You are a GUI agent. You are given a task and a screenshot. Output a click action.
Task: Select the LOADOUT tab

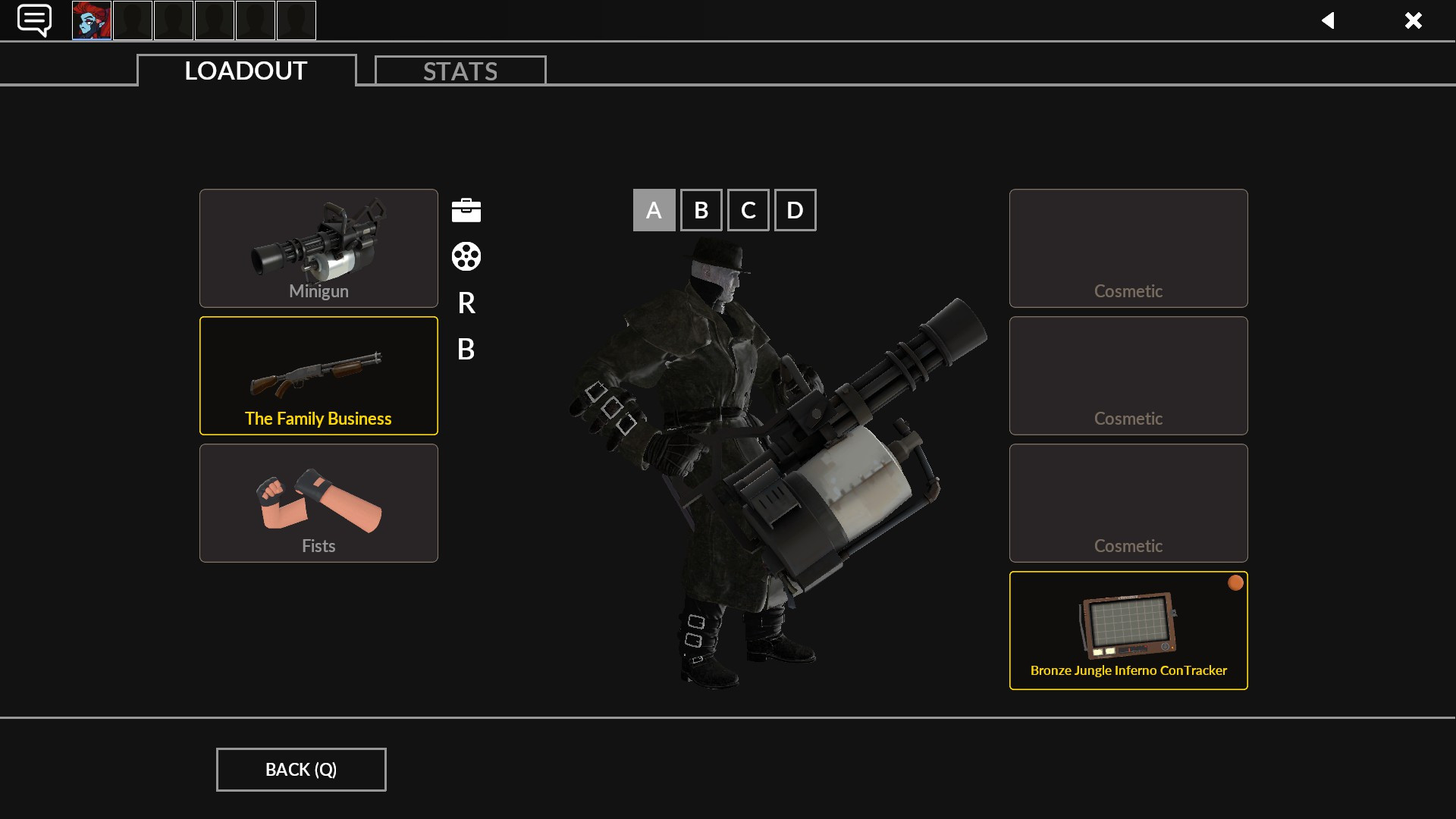(x=244, y=71)
